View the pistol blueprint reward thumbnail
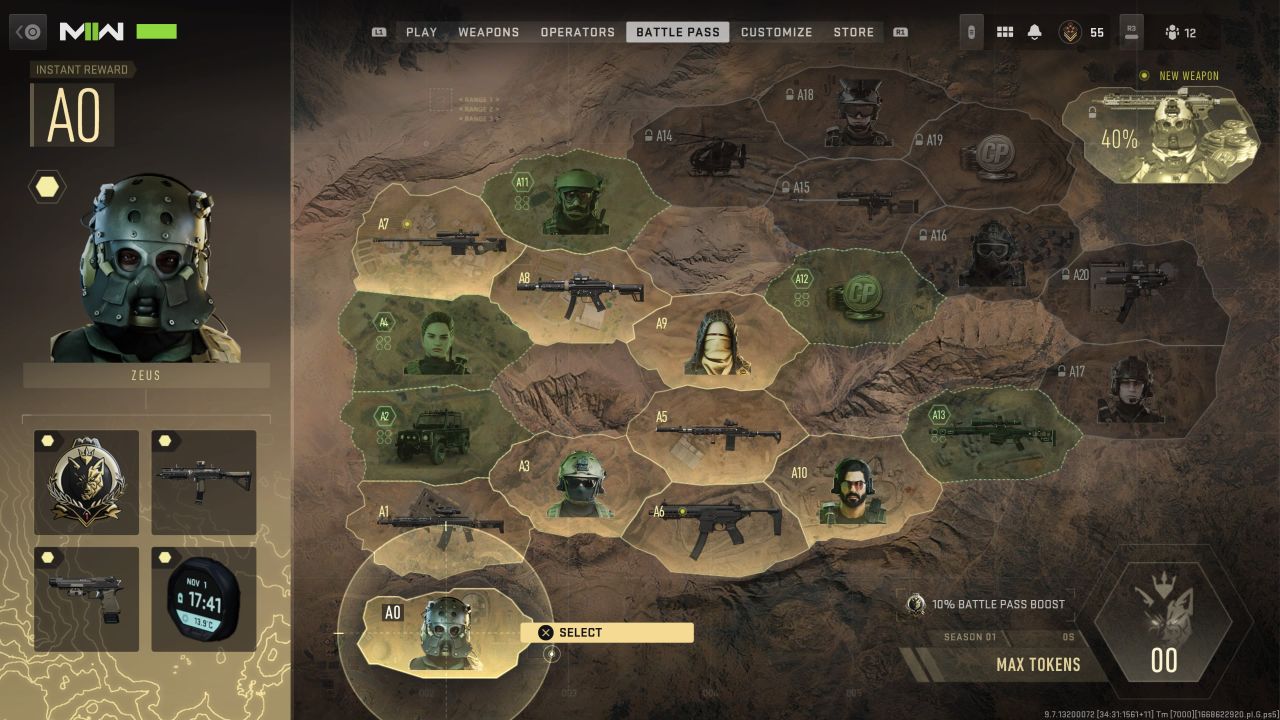The width and height of the screenshot is (1280, 720). [86, 599]
